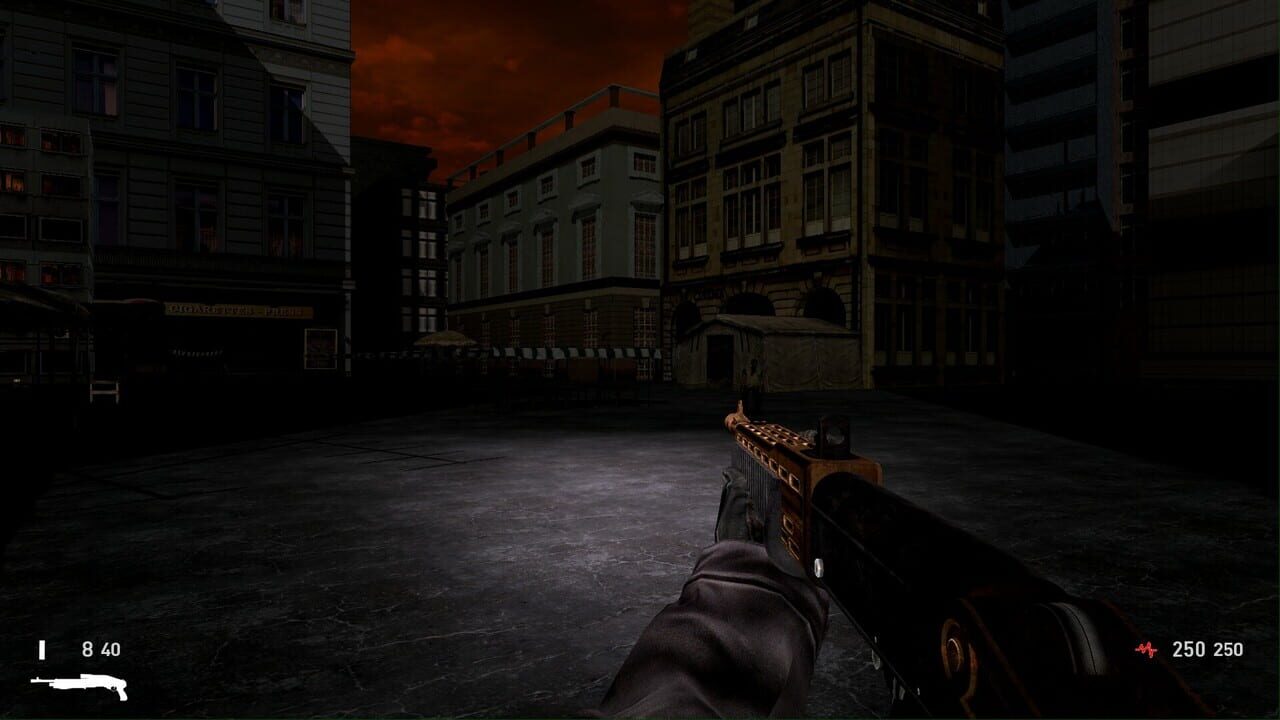Toggle the ammo counter showing 8
This screenshot has width=1280, height=720.
pos(86,649)
